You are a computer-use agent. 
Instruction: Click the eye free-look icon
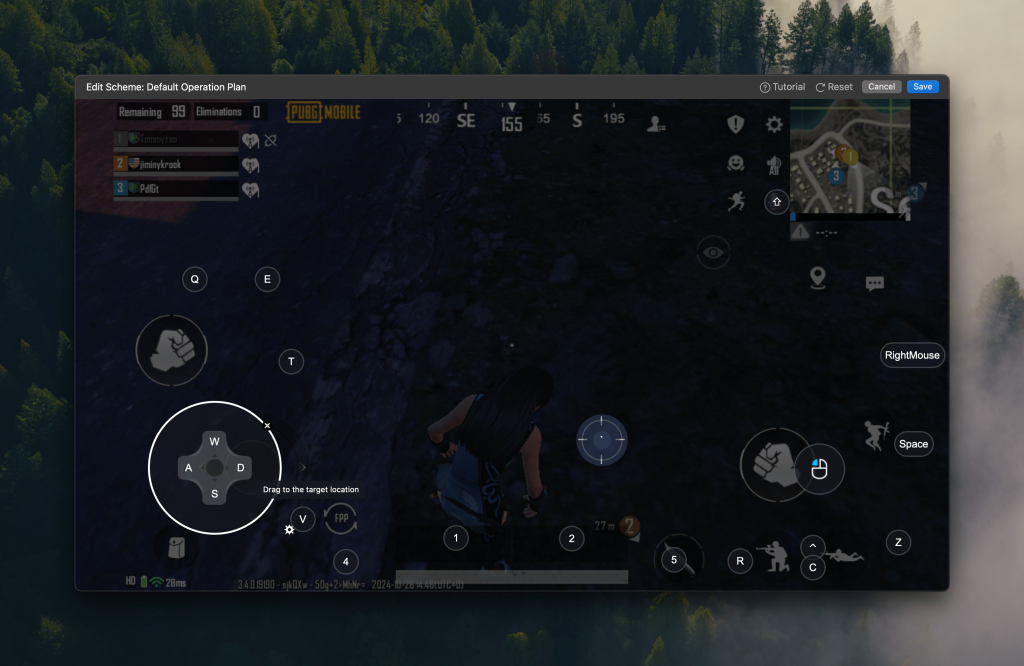713,253
